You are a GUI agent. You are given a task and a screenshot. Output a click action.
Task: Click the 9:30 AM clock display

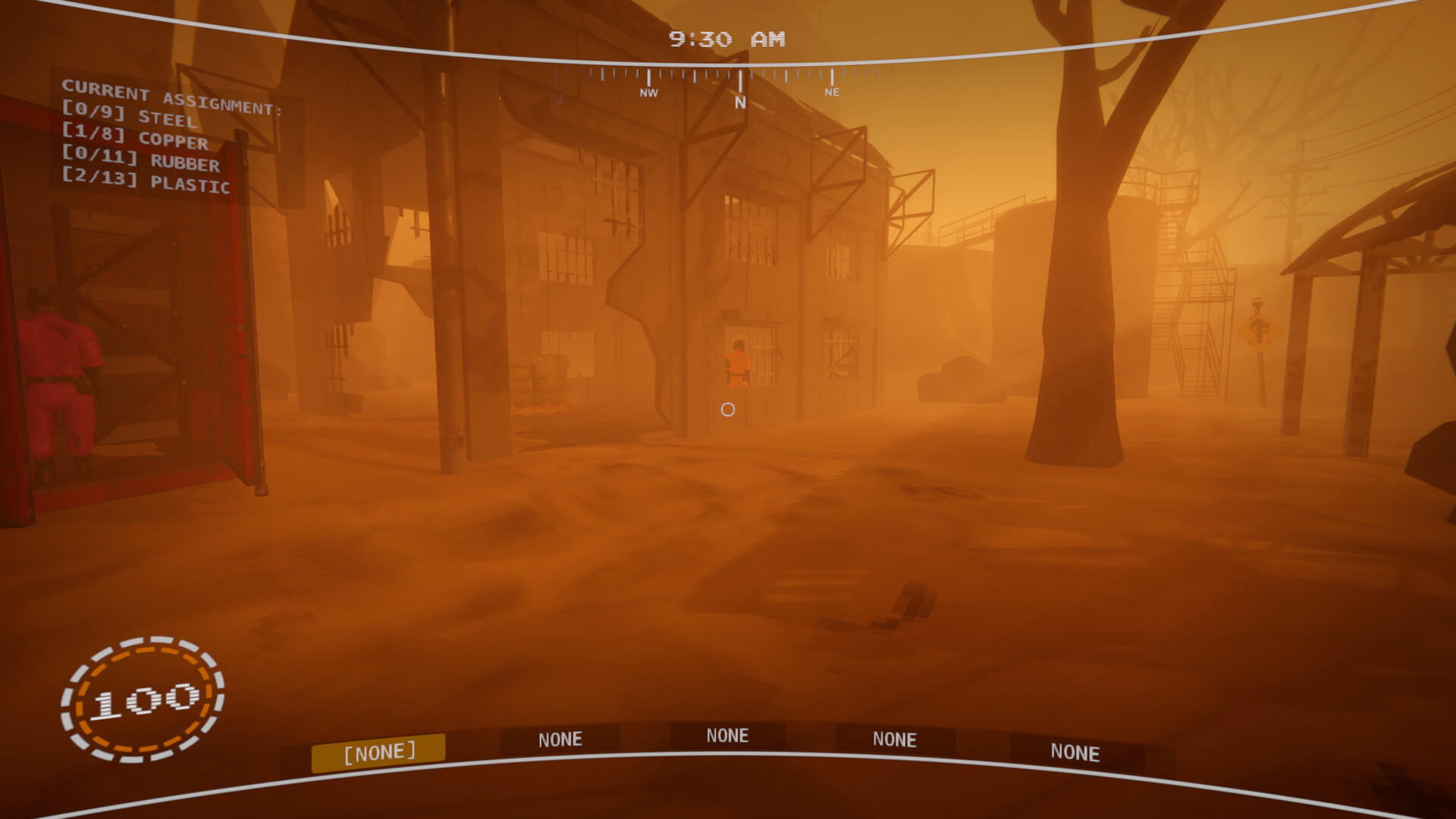(726, 39)
